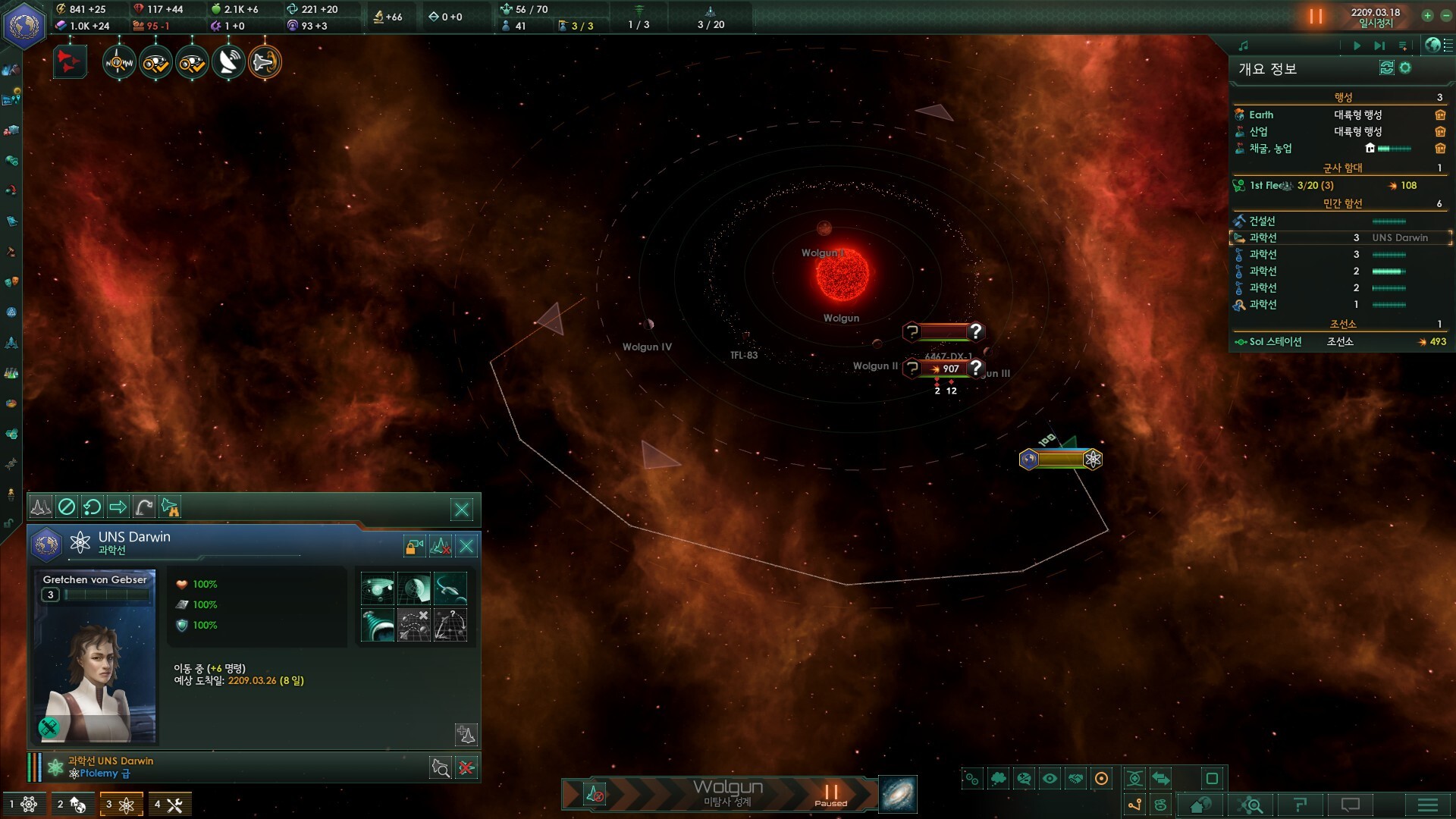The image size is (1456, 819).
Task: Select control group 1 tab
Action: [24, 804]
